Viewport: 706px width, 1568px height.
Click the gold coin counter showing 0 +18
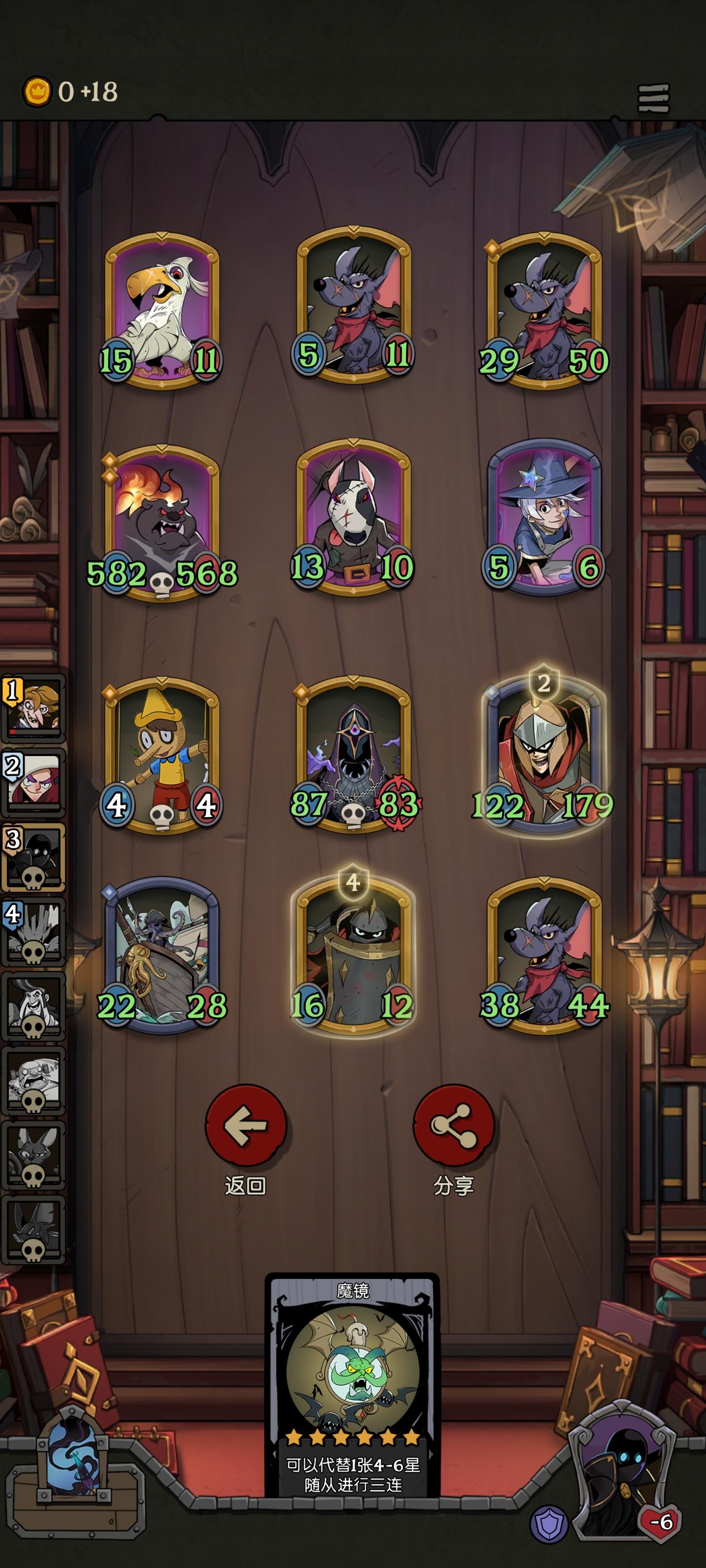(x=67, y=90)
